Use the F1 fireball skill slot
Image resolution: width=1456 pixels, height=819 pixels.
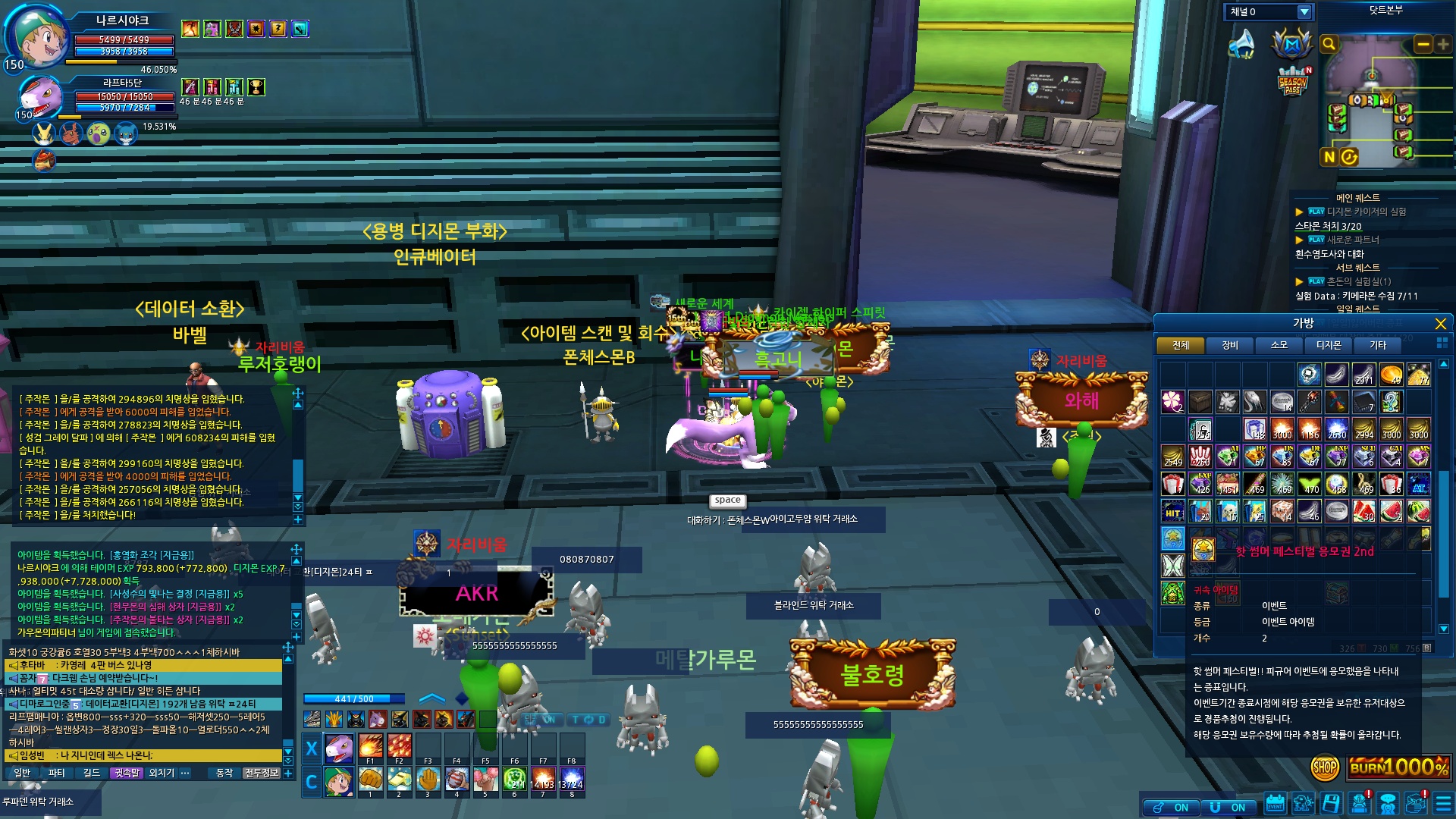coord(370,747)
